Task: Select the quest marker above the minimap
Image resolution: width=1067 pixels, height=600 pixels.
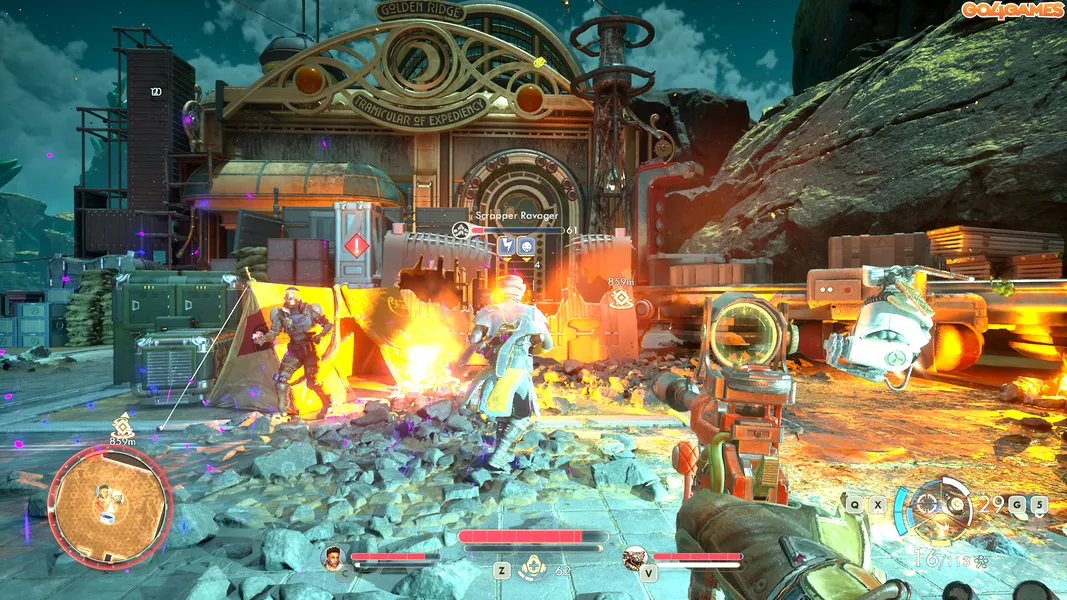Action: click(x=122, y=425)
